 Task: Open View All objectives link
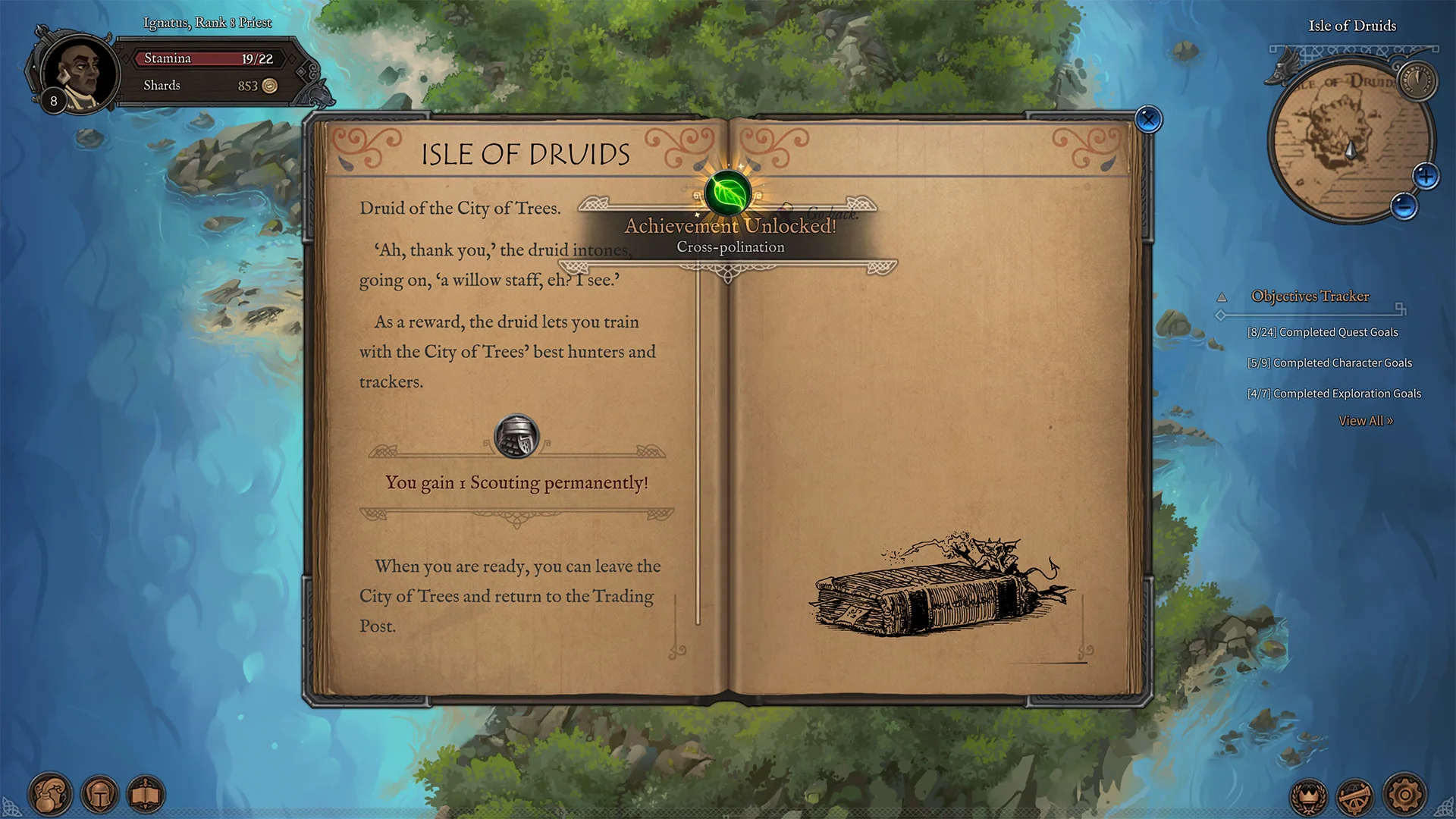1366,420
